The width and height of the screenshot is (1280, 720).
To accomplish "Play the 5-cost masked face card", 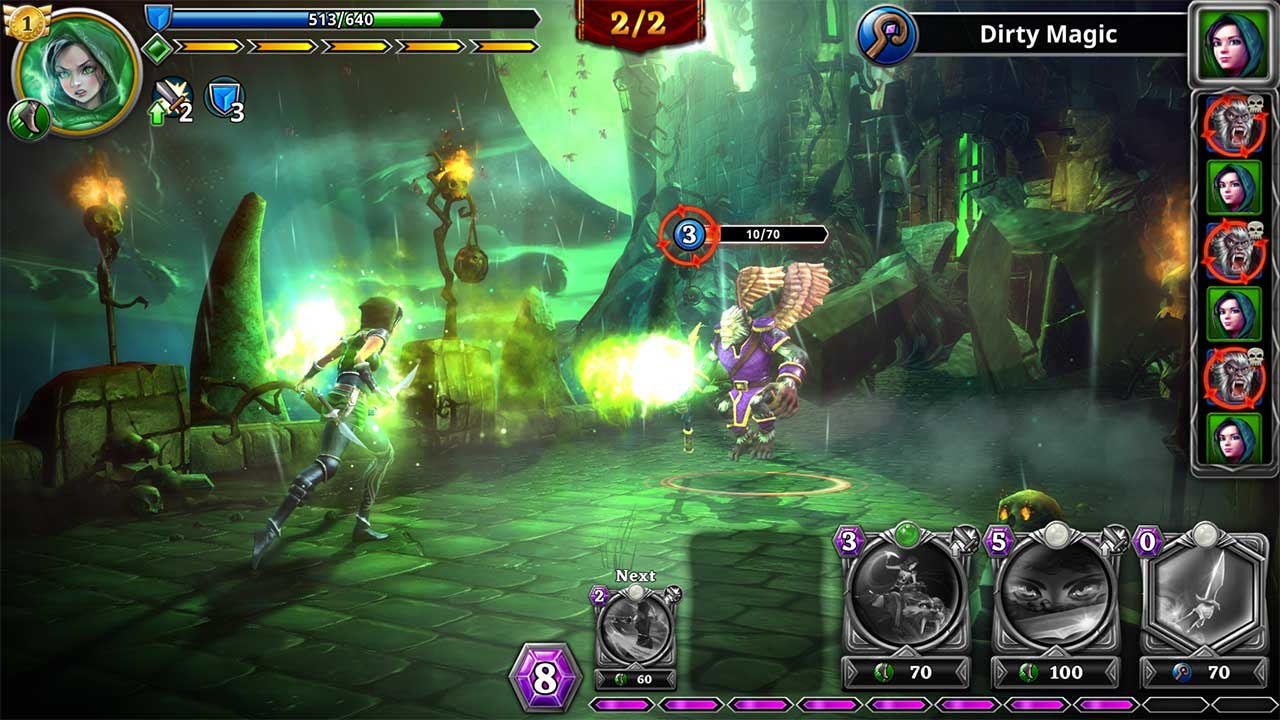I will click(1053, 595).
